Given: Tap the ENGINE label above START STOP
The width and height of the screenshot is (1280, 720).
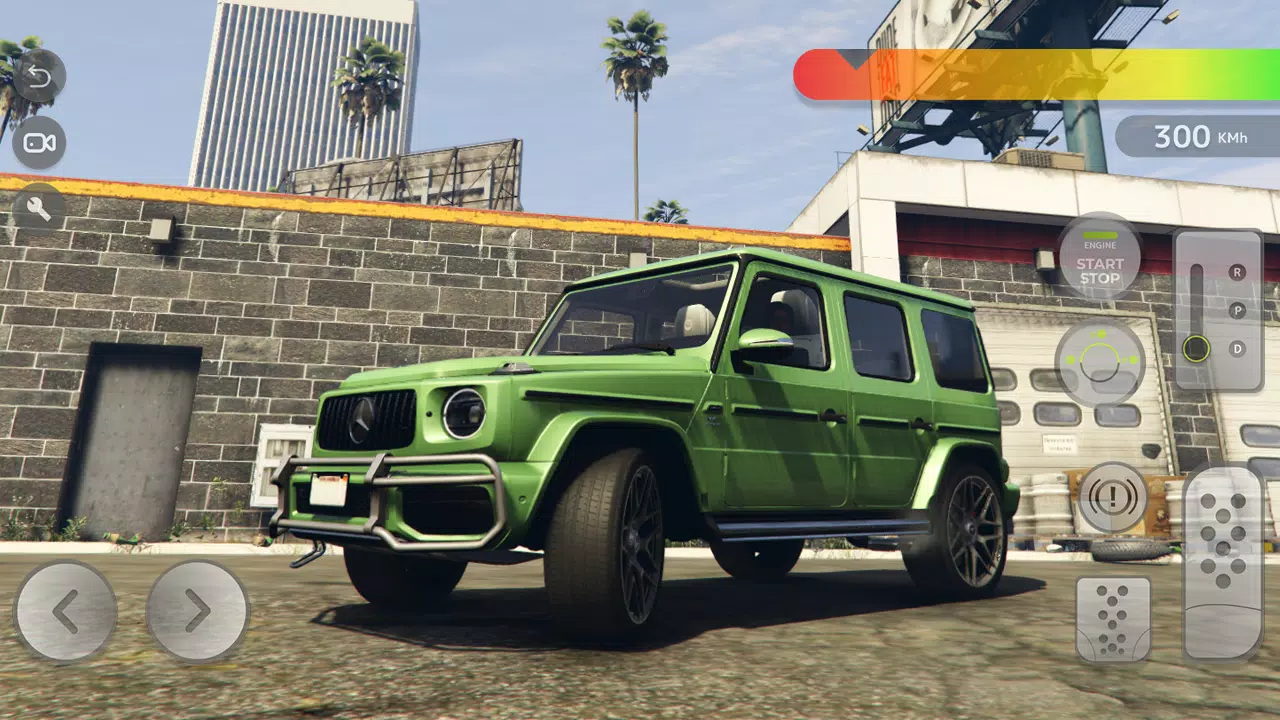Looking at the screenshot, I should 1098,243.
